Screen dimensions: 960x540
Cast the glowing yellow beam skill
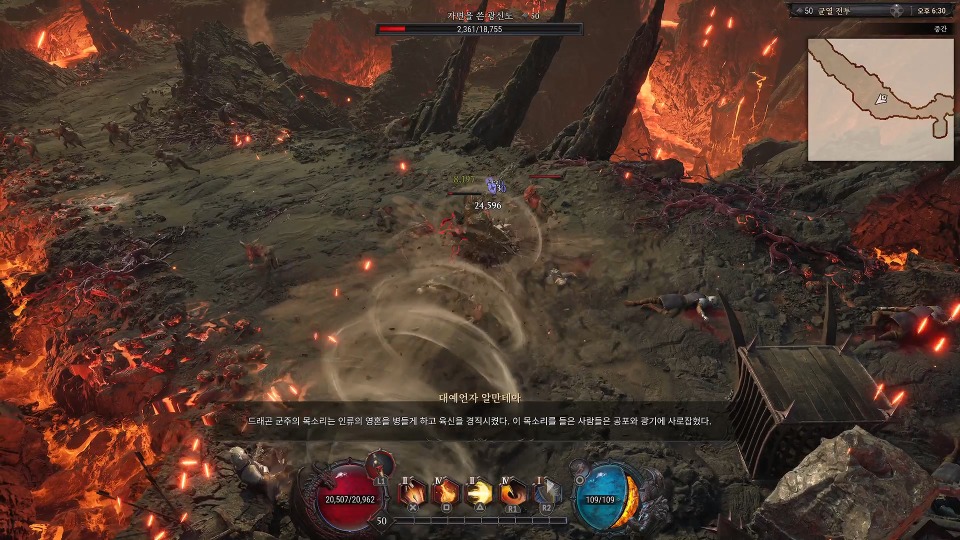[479, 492]
